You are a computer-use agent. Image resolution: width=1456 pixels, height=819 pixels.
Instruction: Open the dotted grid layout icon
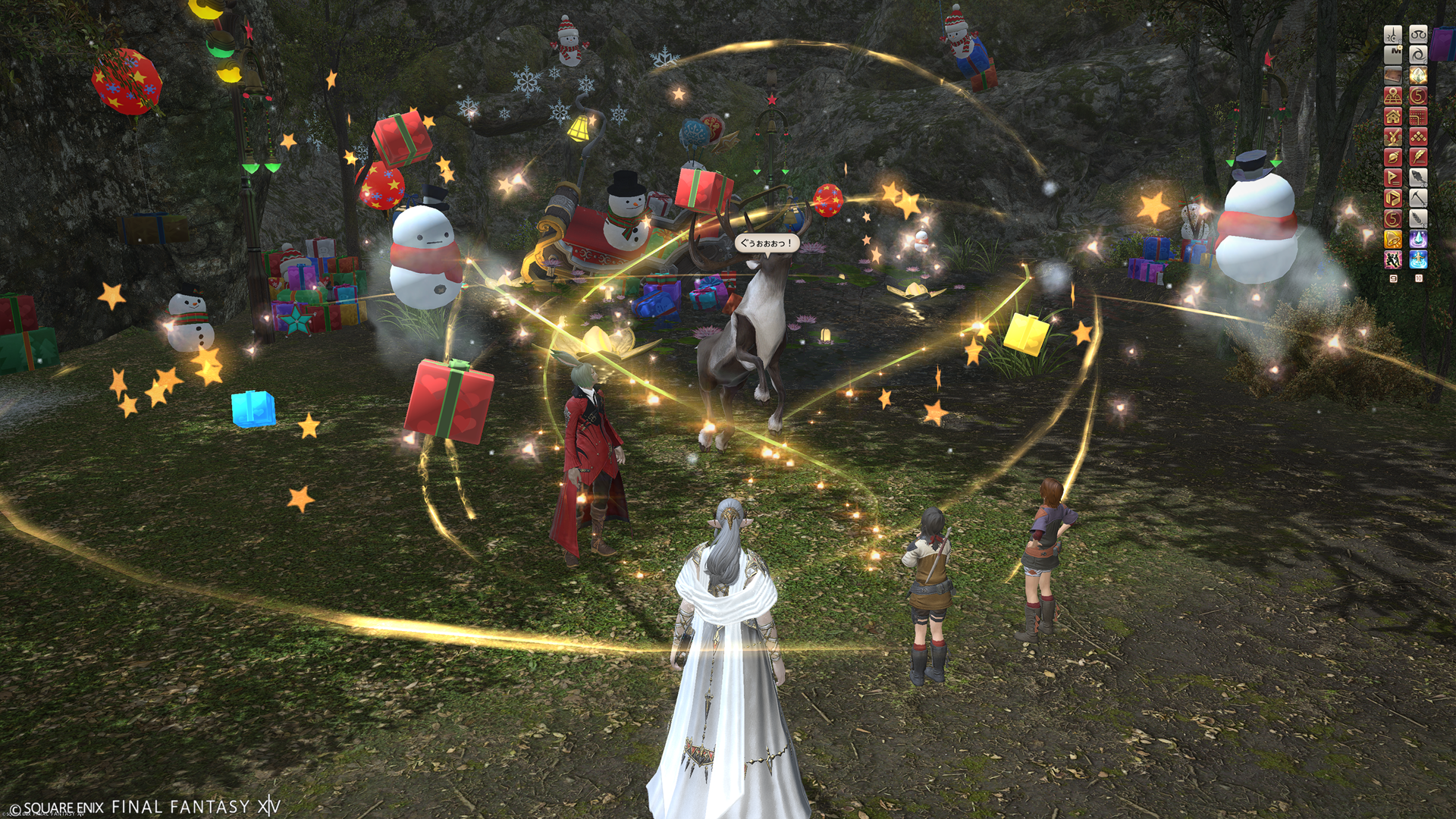(x=1418, y=116)
